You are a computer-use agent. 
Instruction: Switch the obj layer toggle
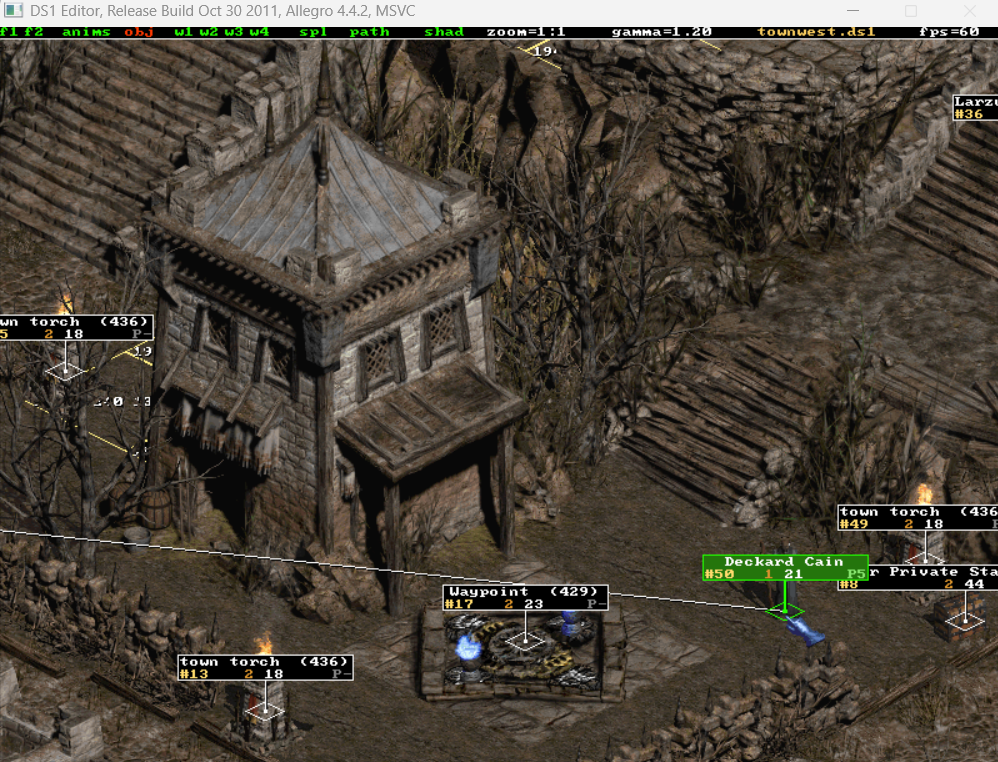[x=137, y=32]
